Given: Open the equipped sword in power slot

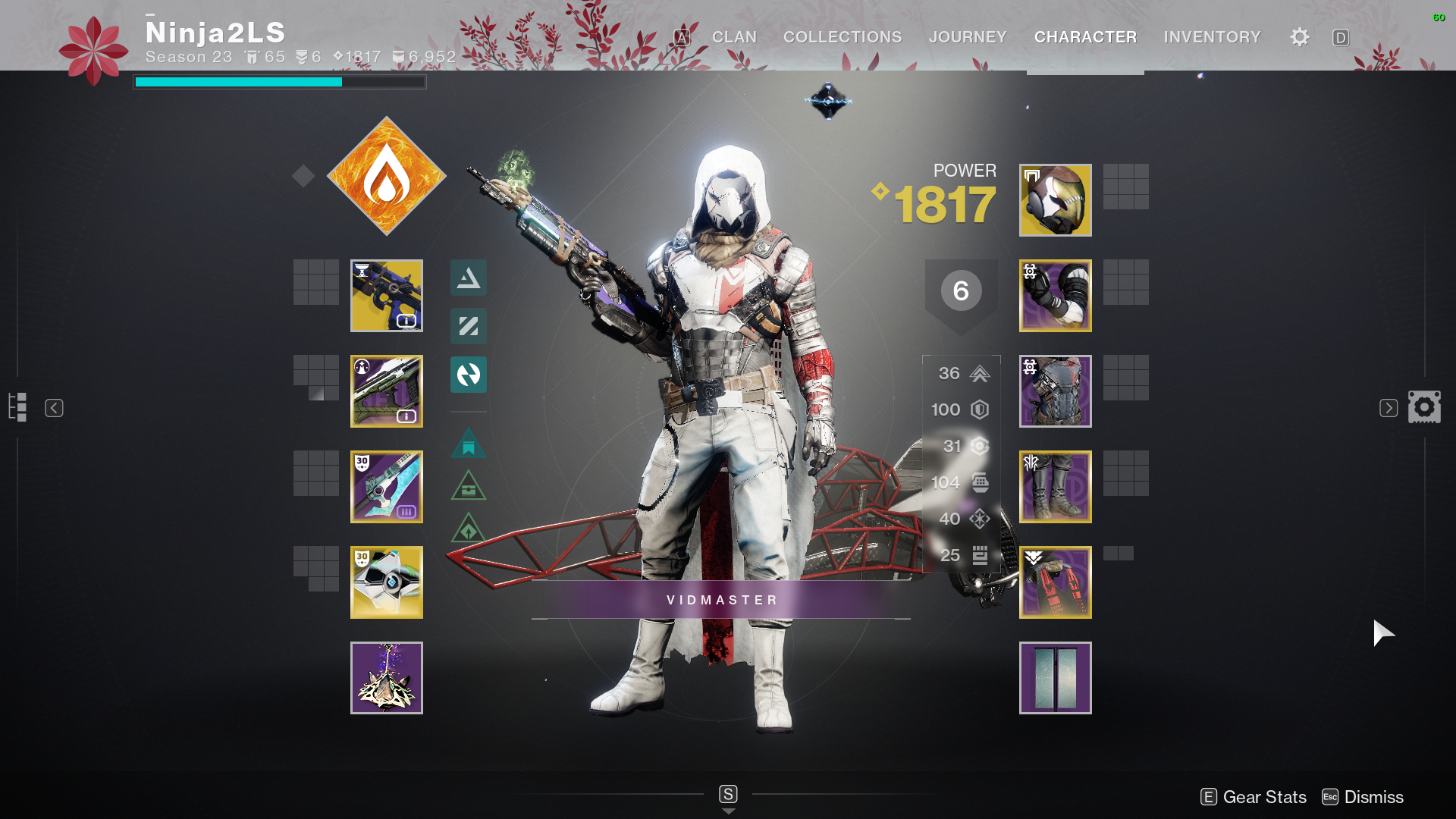Looking at the screenshot, I should 387,488.
